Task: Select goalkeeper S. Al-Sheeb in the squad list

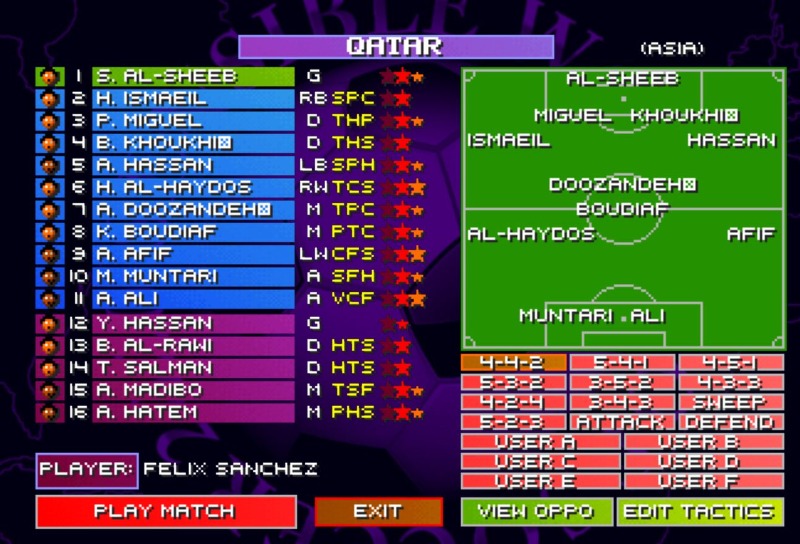Action: point(193,77)
